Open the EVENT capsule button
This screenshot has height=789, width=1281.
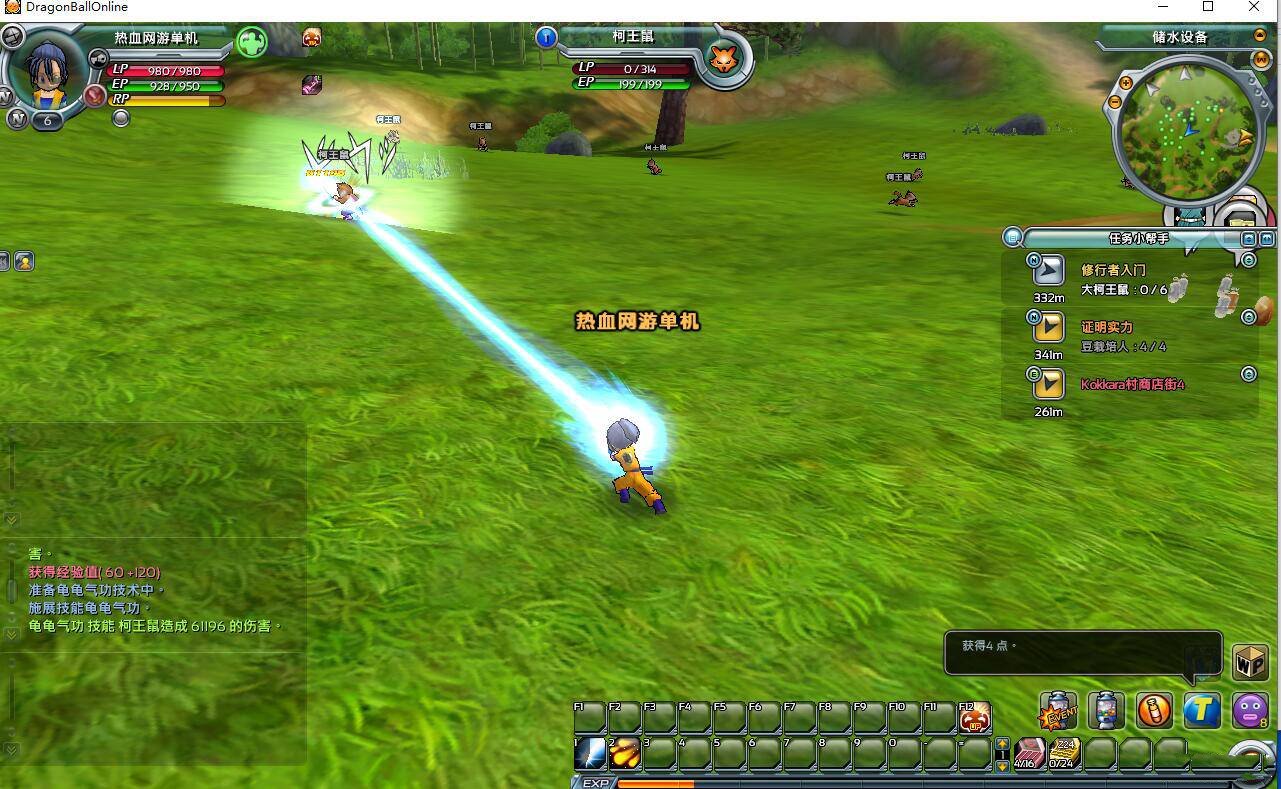coord(1058,711)
